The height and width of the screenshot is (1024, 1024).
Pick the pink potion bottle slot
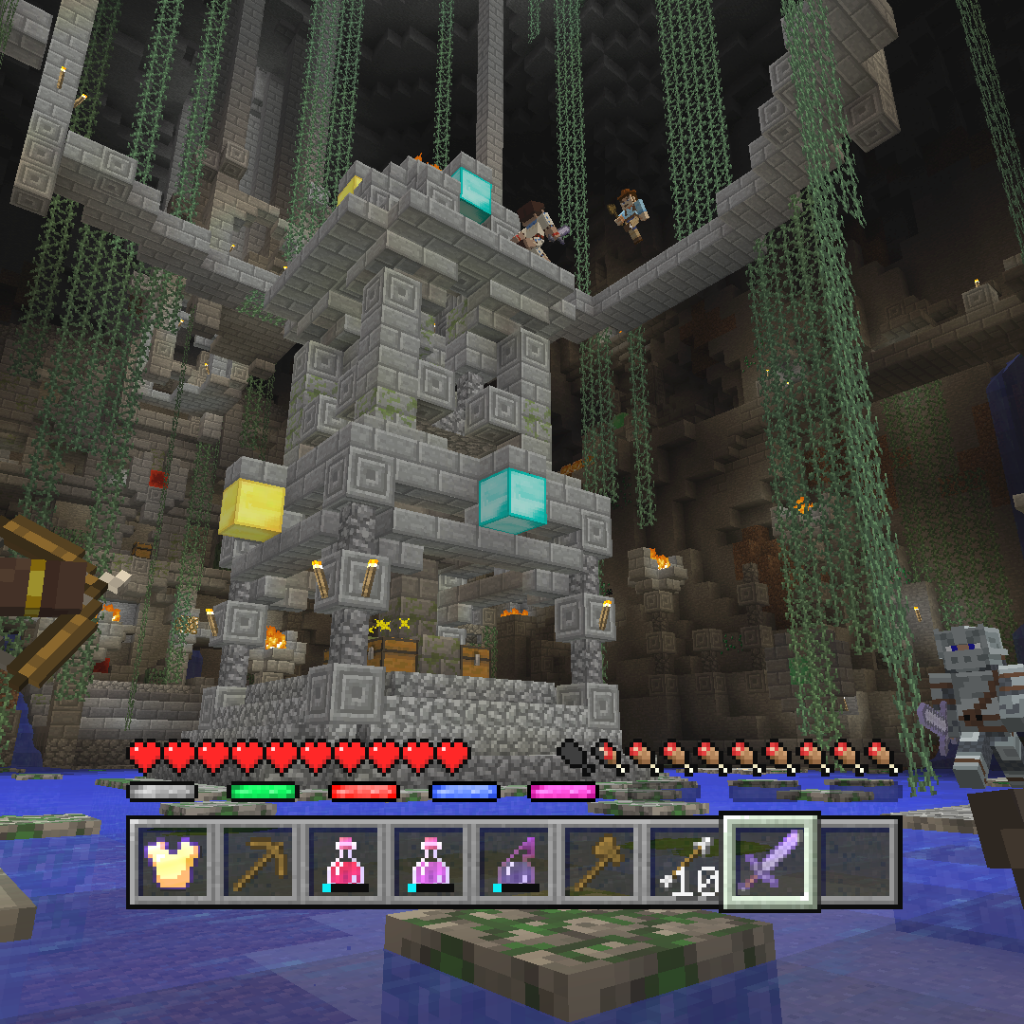(430, 863)
